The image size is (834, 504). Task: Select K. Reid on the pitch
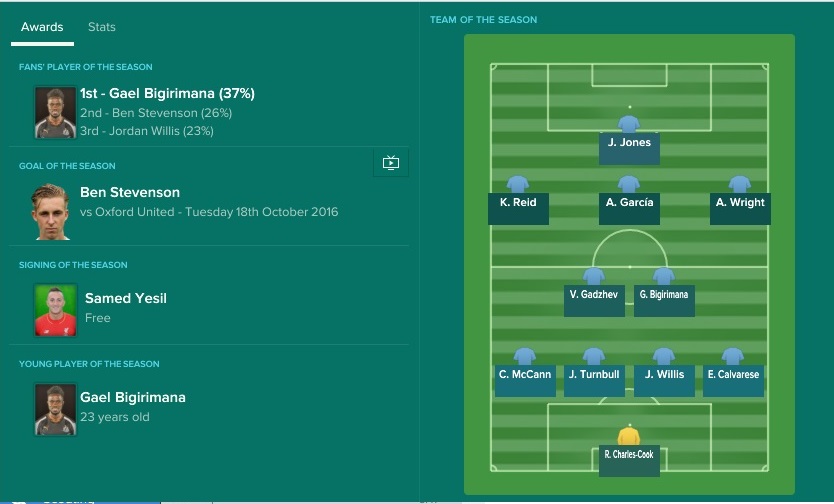coord(518,203)
